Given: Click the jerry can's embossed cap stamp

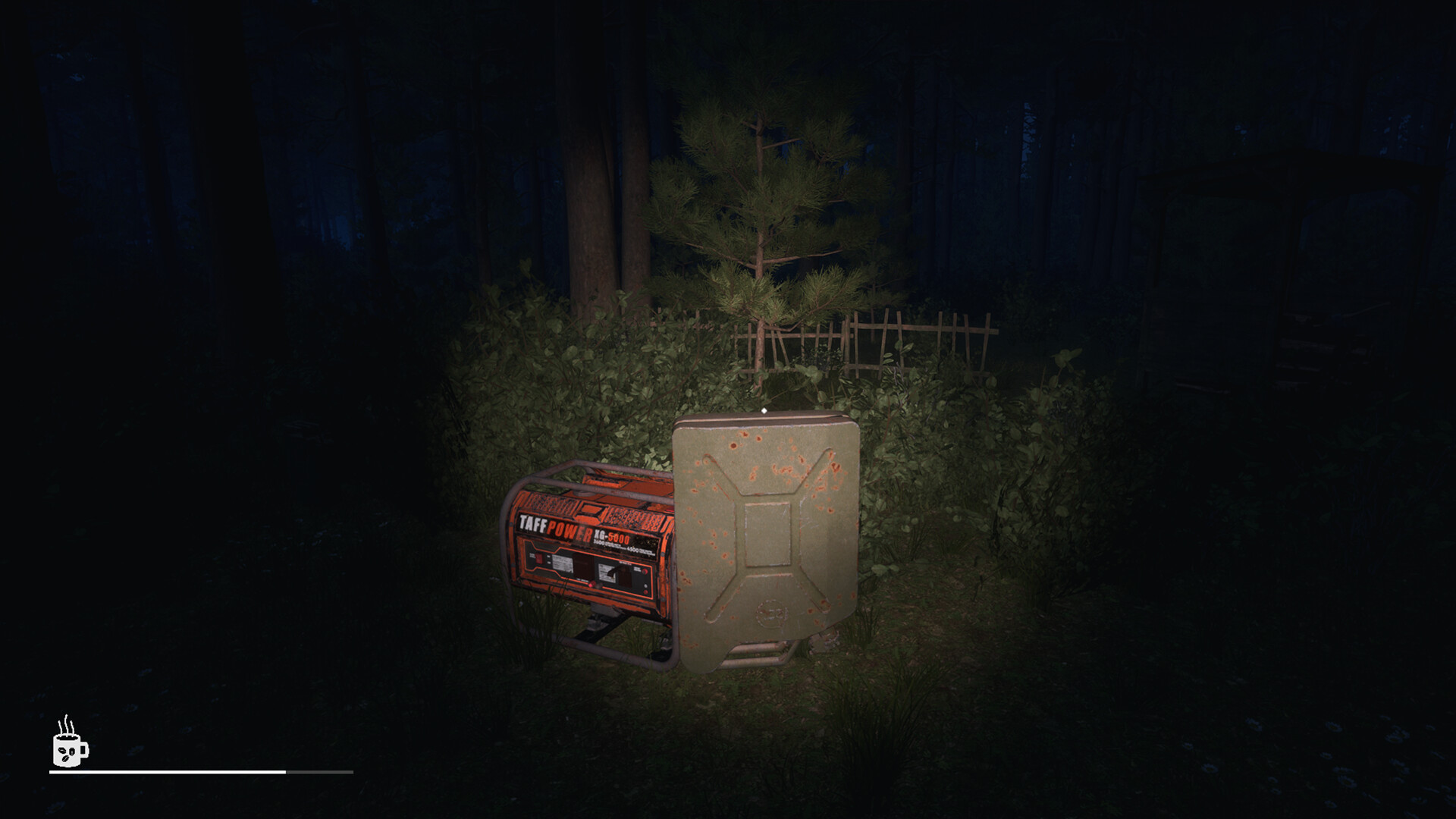Looking at the screenshot, I should 772,615.
